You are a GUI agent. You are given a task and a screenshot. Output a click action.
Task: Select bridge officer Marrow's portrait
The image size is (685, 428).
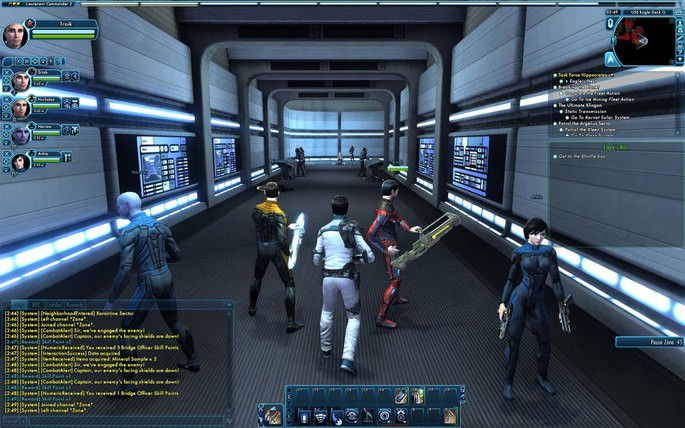20,133
